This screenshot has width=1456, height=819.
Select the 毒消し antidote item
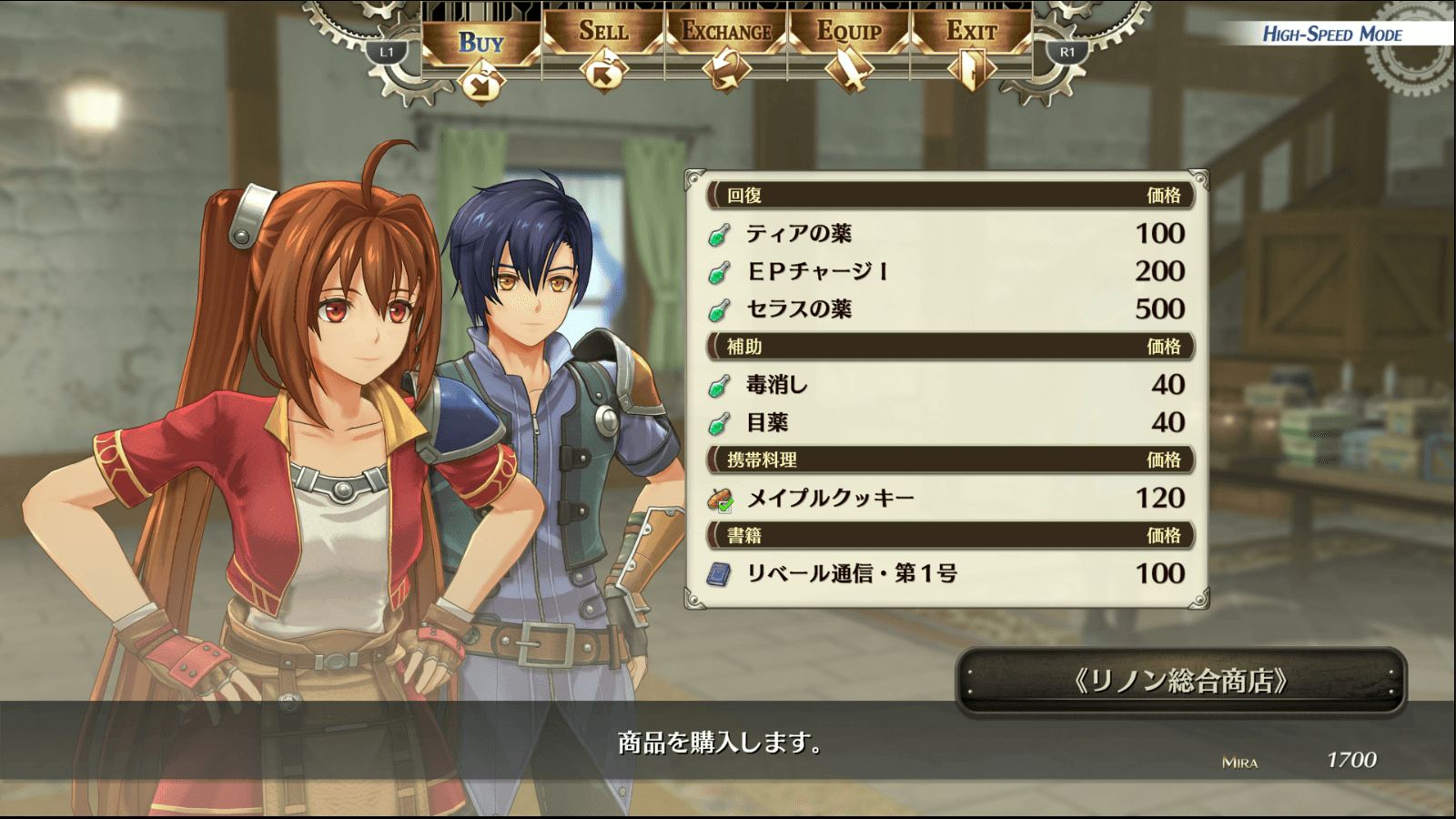(946, 385)
